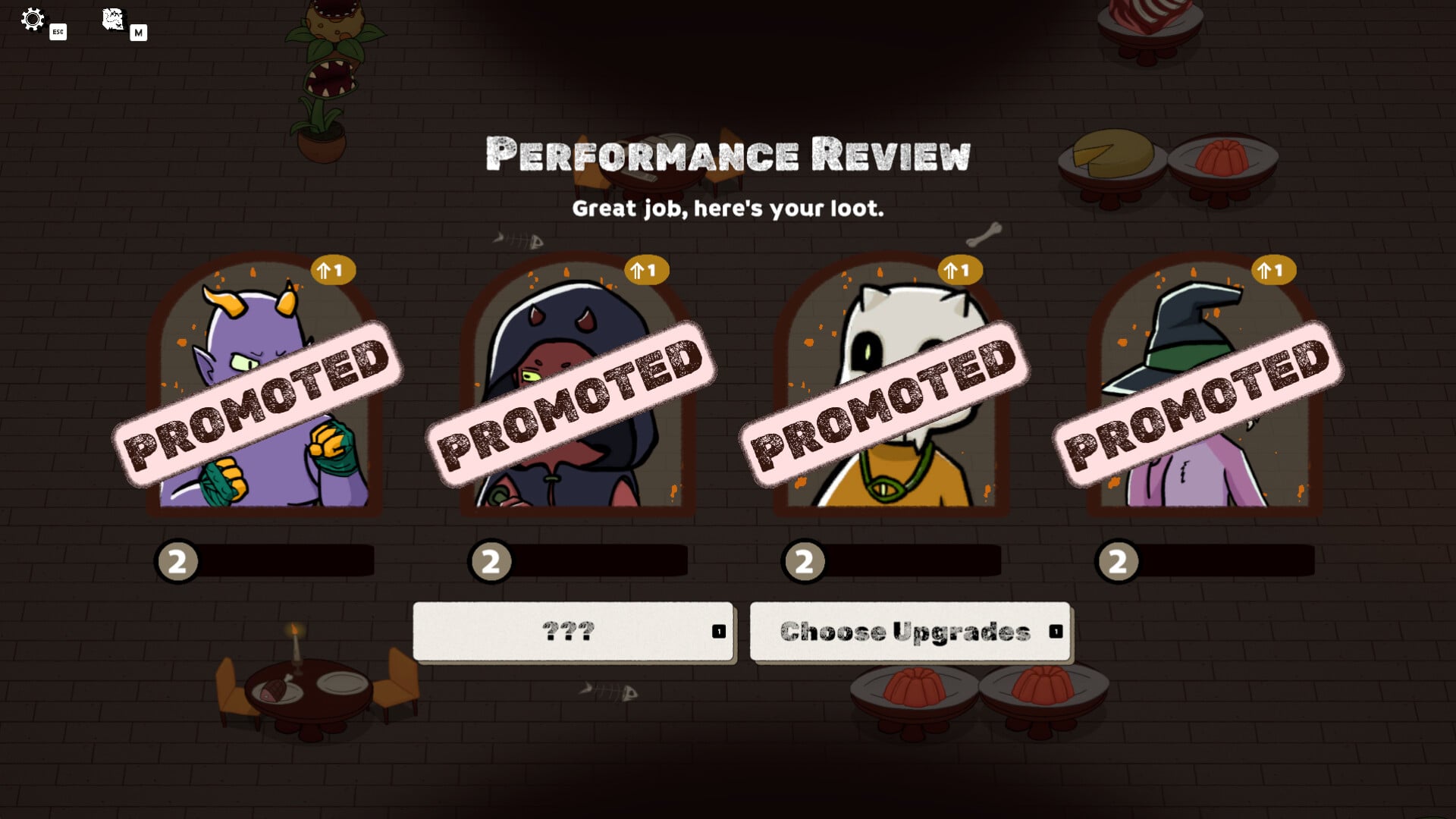Click the Choose Upgrades button

click(x=909, y=632)
